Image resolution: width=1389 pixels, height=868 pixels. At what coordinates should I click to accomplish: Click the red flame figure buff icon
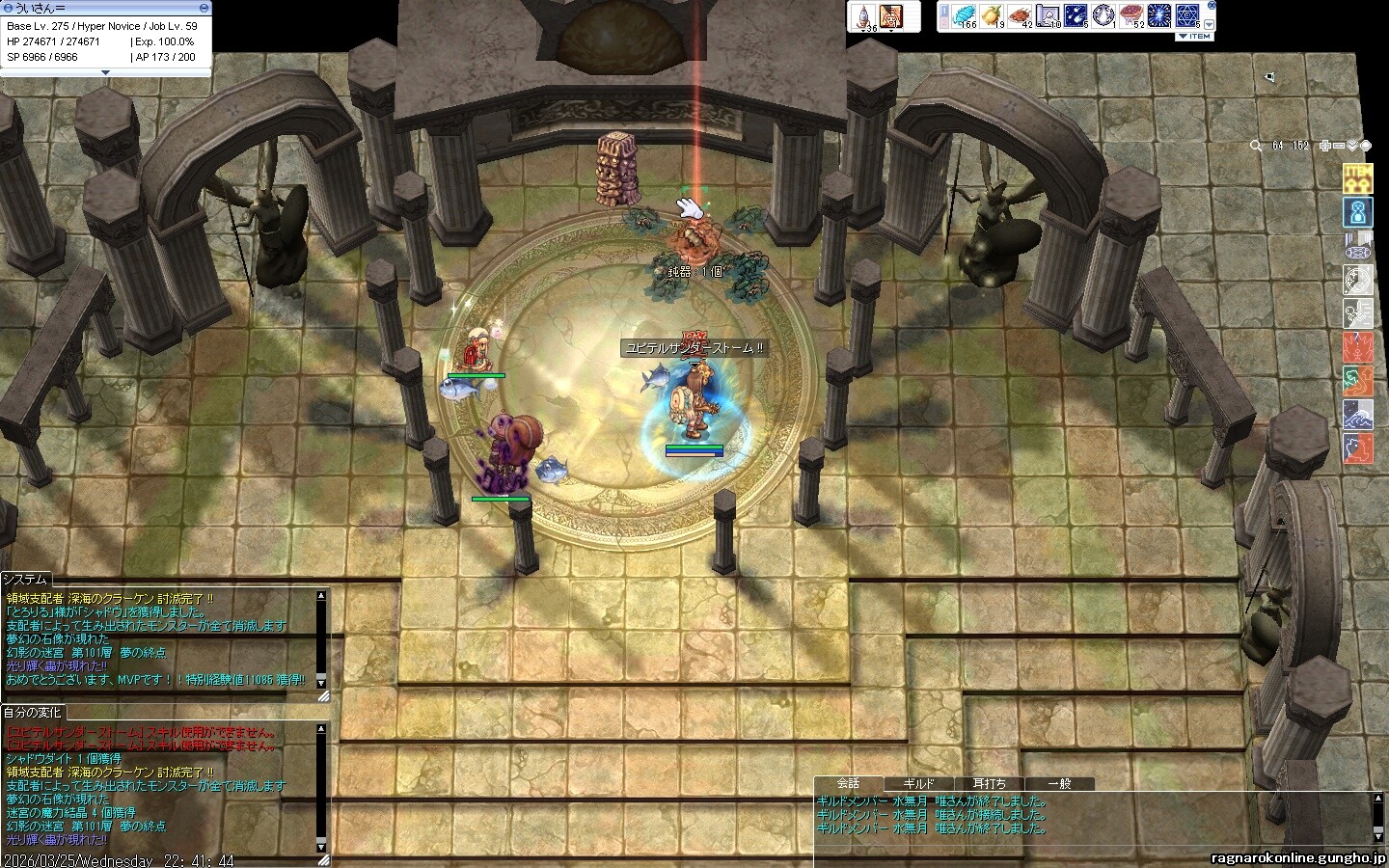tap(1358, 346)
